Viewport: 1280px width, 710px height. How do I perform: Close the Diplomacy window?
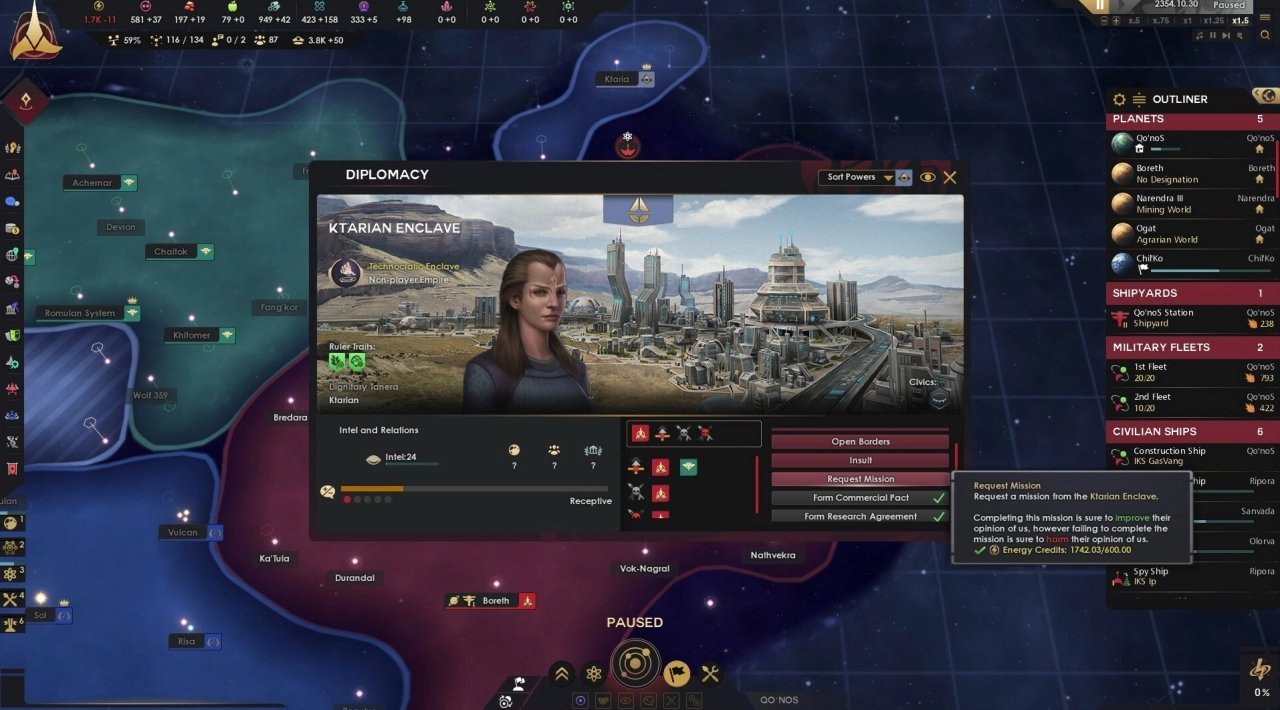point(950,177)
